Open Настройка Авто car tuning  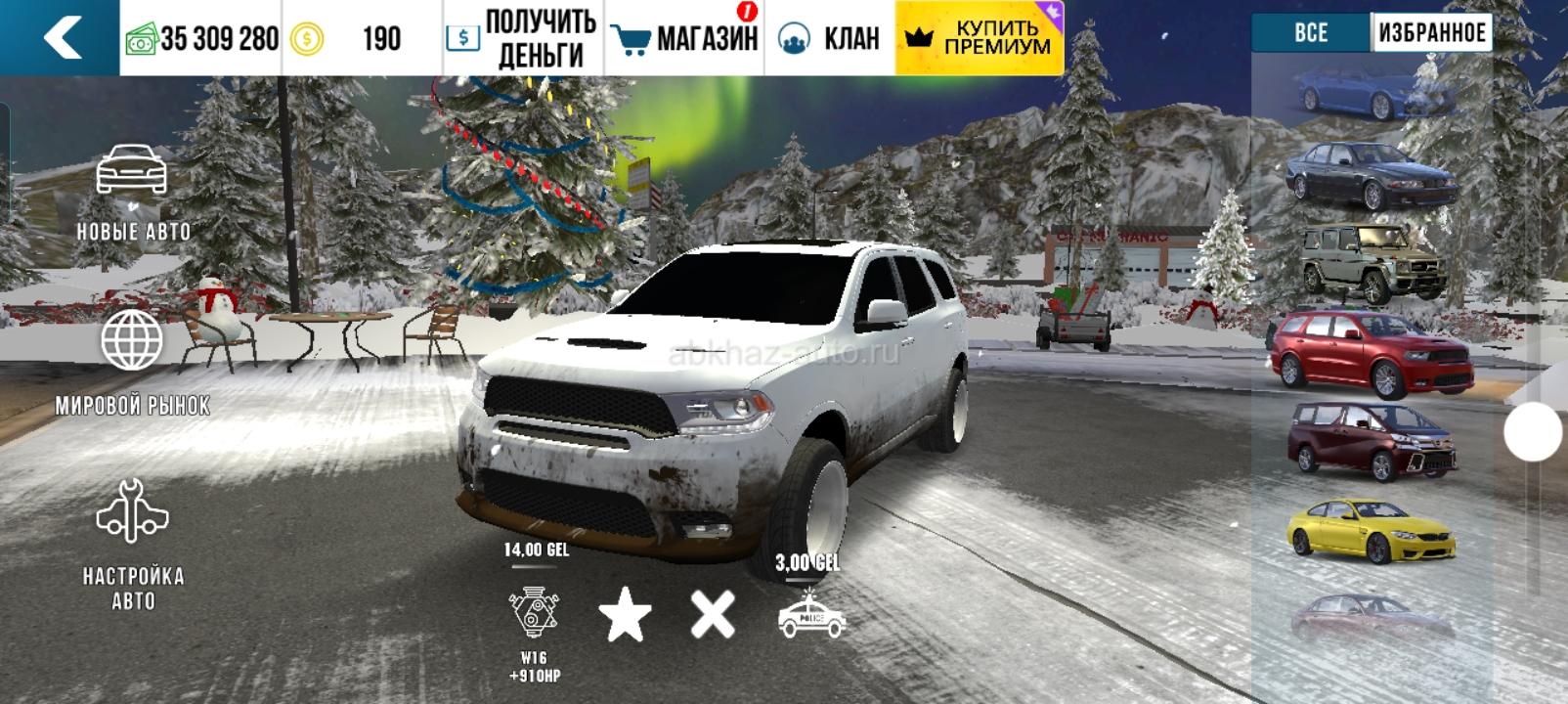pyautogui.click(x=133, y=544)
